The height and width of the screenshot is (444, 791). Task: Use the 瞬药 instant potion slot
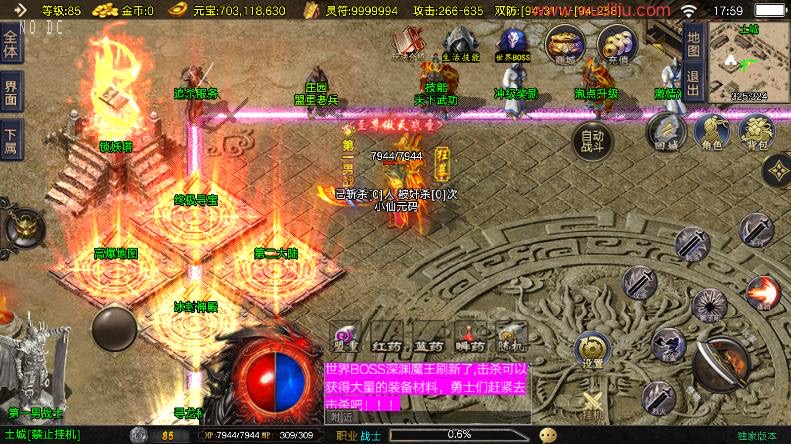(x=470, y=337)
